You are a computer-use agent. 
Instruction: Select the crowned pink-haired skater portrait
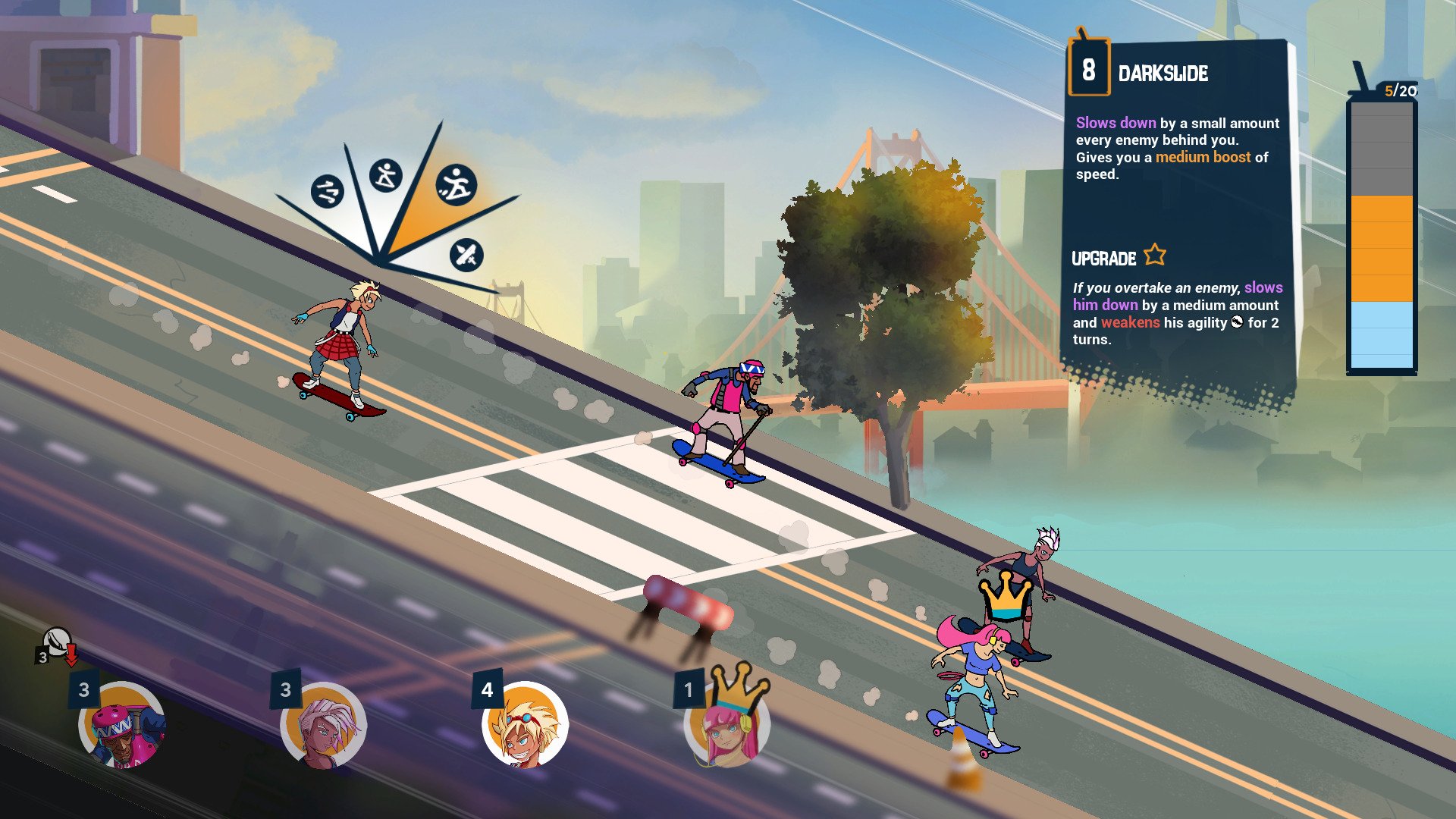pos(726,726)
